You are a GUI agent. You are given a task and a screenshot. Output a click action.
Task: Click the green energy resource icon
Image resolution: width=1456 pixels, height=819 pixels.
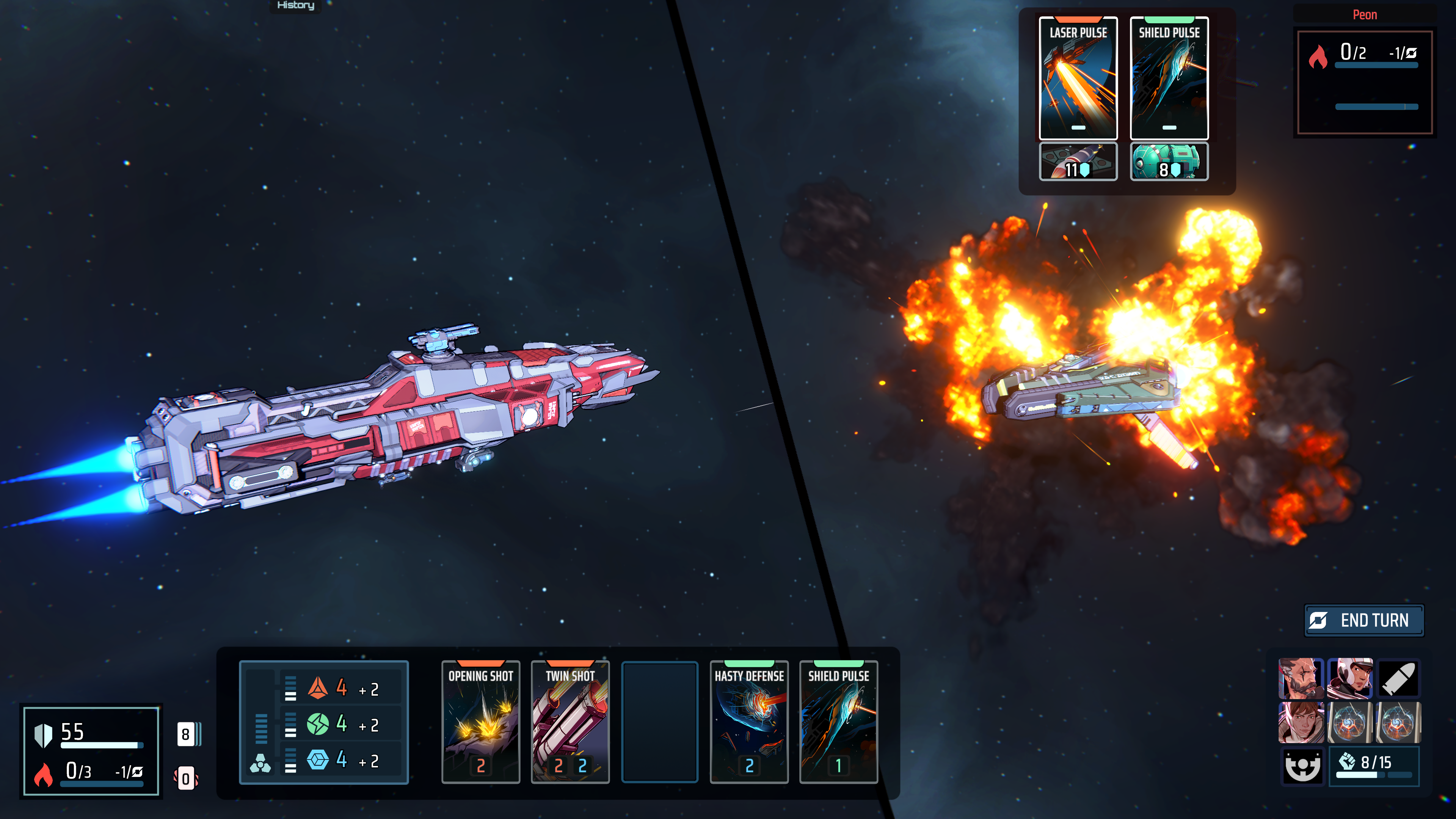point(318,724)
